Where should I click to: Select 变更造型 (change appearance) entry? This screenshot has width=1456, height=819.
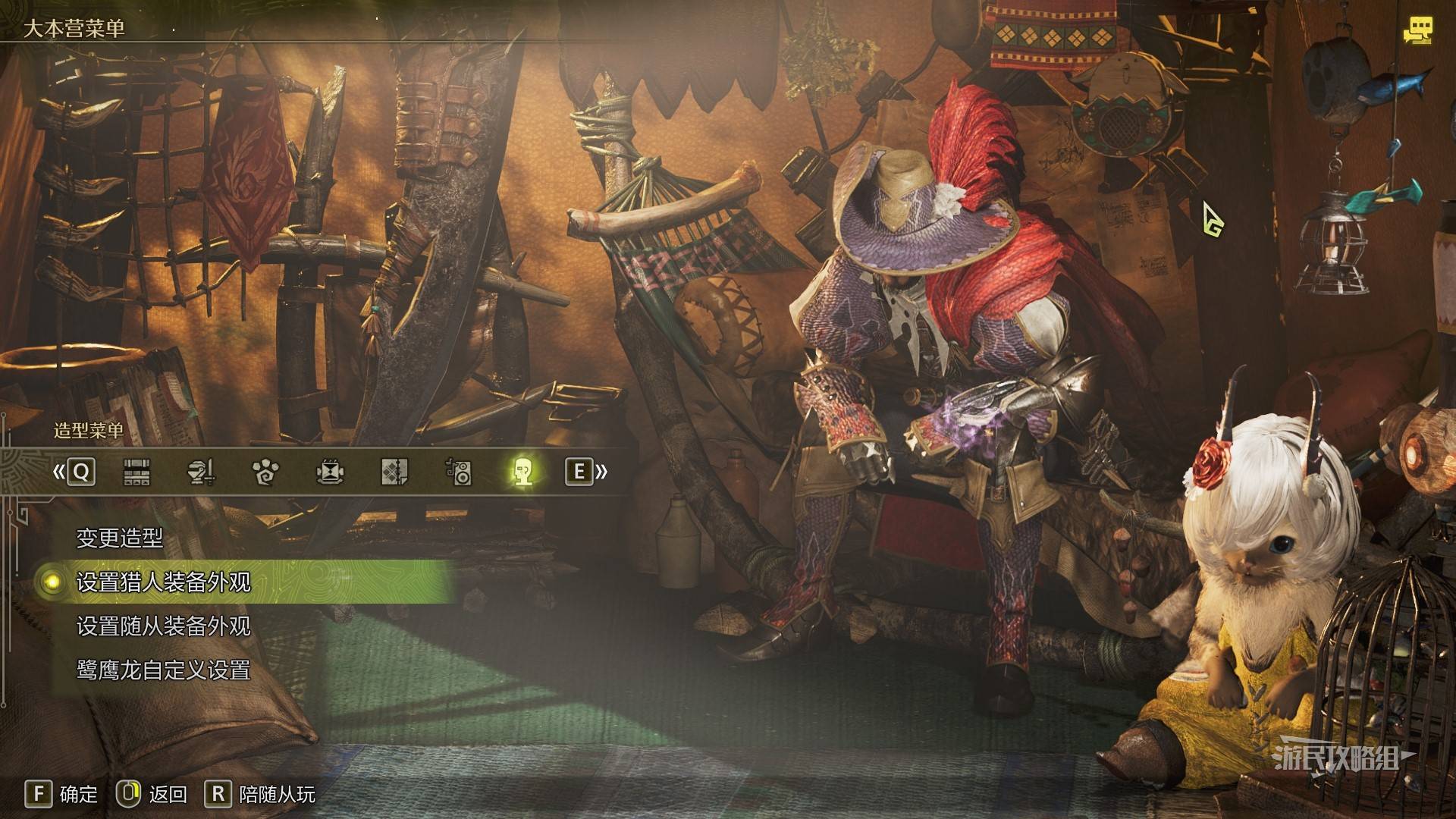(120, 538)
